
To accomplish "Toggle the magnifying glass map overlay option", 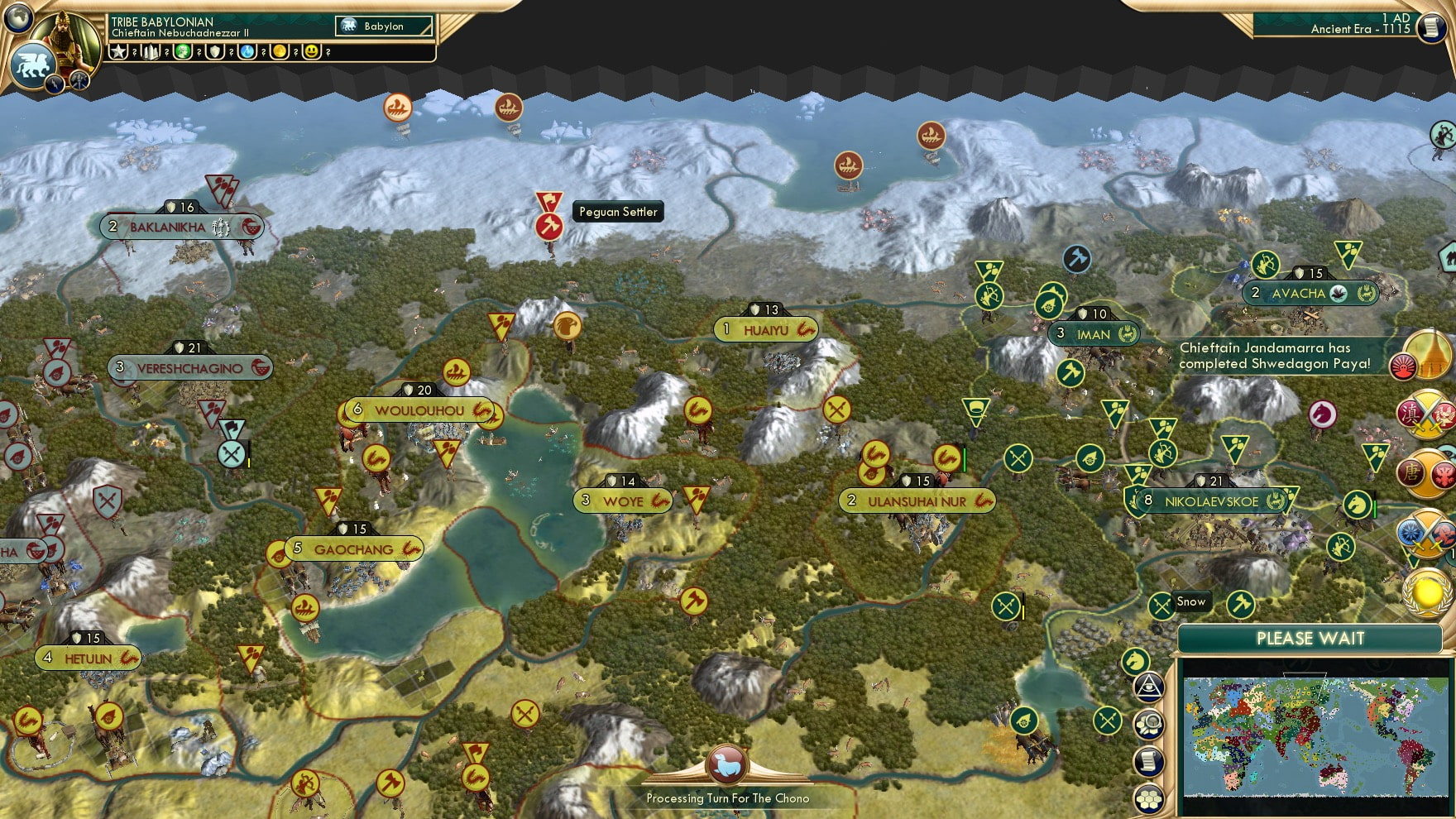I will (1149, 722).
